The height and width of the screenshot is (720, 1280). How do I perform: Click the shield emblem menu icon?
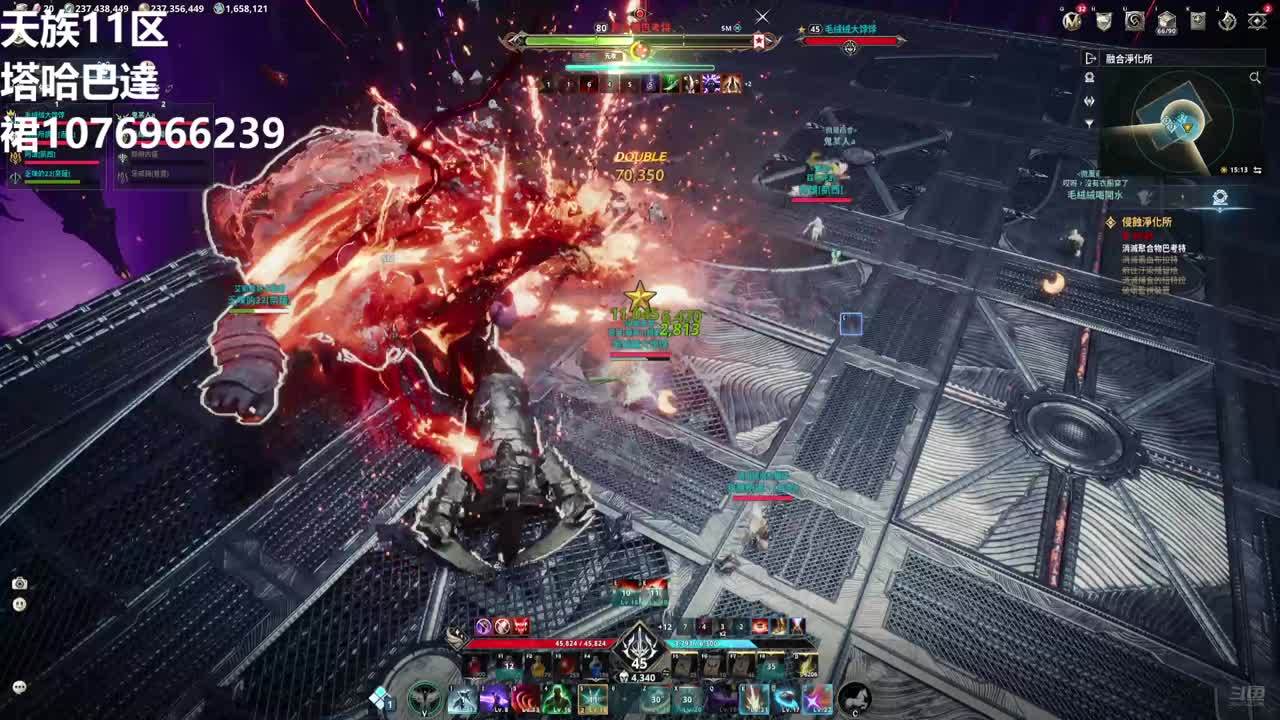coord(1103,21)
